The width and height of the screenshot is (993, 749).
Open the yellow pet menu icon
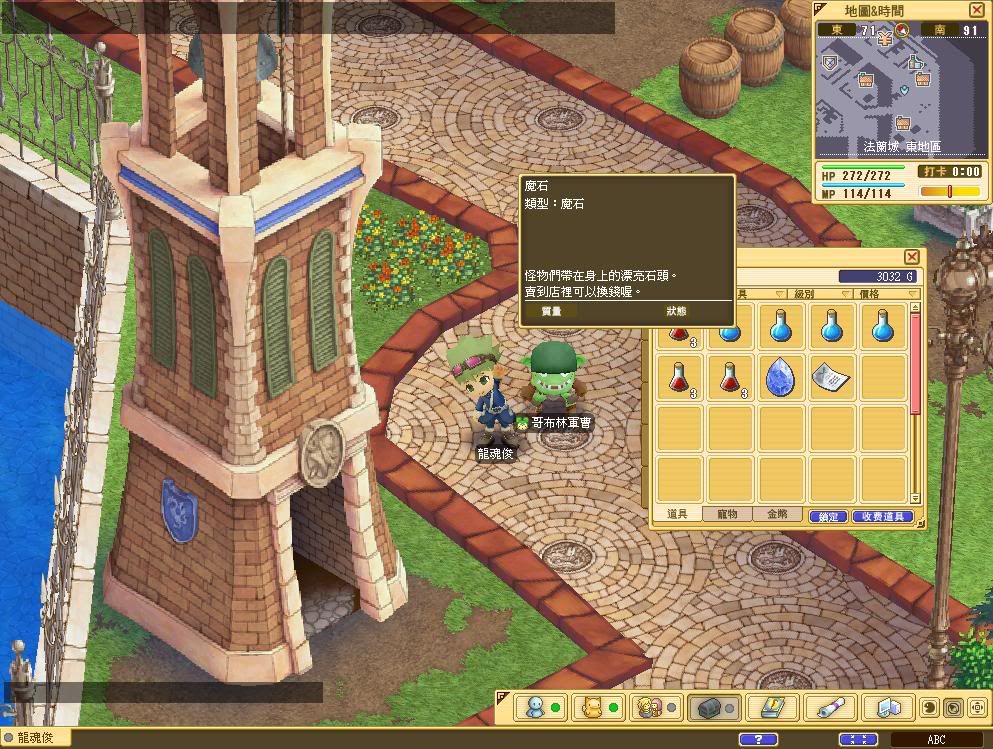[591, 707]
